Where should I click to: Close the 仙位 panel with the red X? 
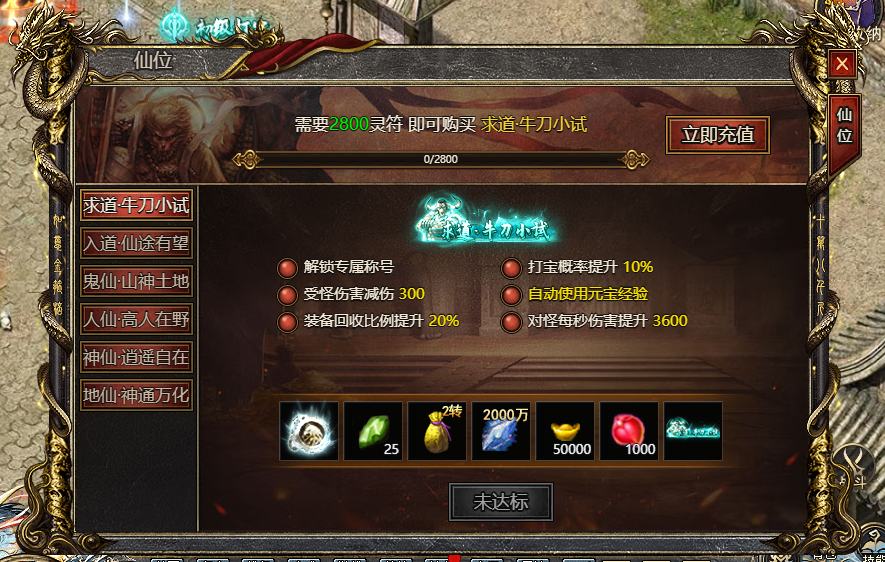pyautogui.click(x=843, y=65)
